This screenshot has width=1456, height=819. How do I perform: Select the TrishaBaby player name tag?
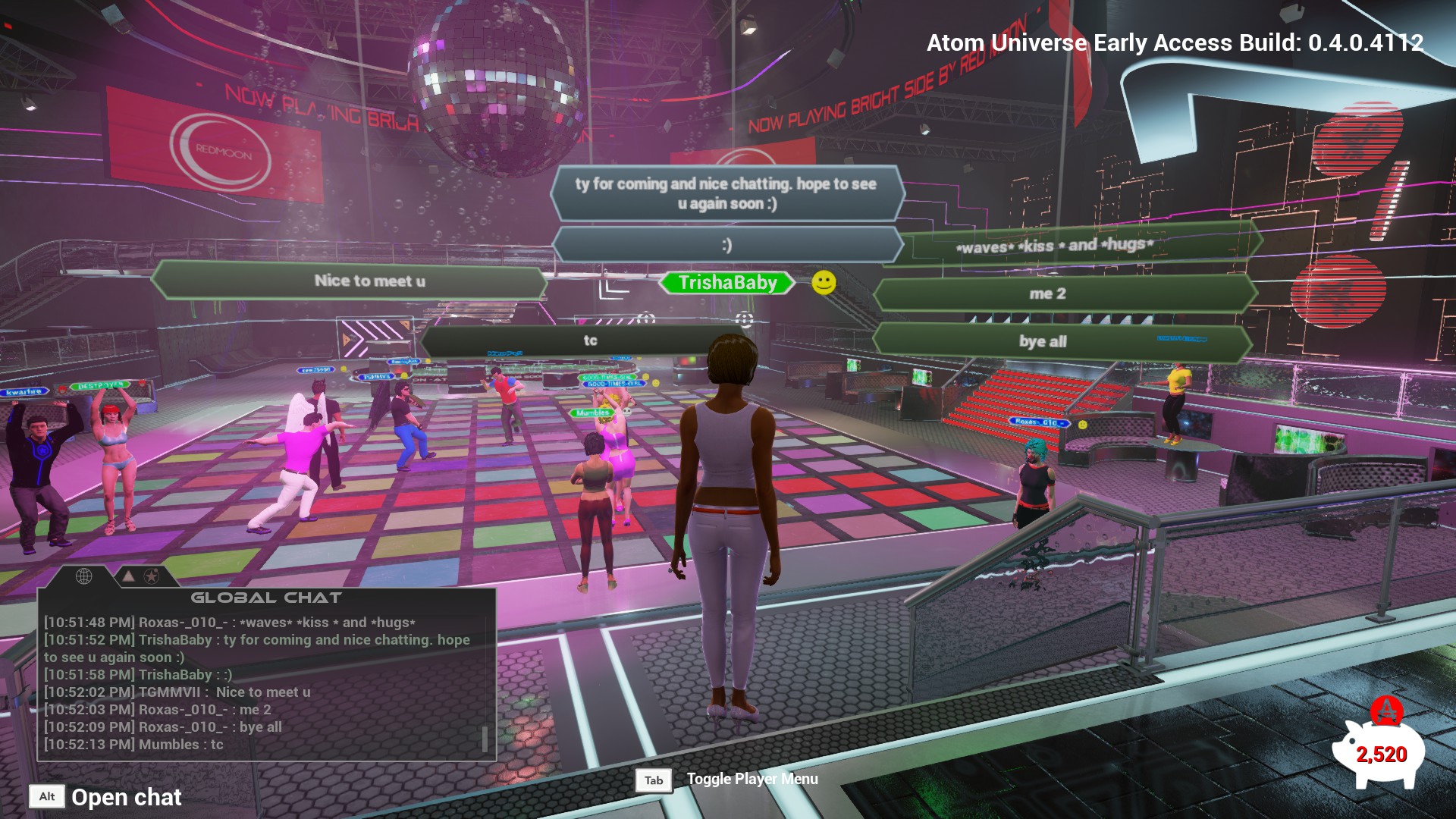727,283
